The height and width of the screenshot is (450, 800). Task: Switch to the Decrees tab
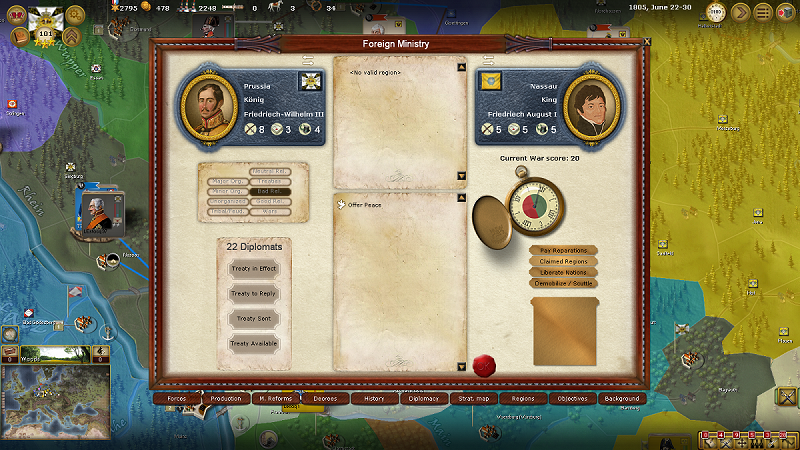(x=325, y=398)
